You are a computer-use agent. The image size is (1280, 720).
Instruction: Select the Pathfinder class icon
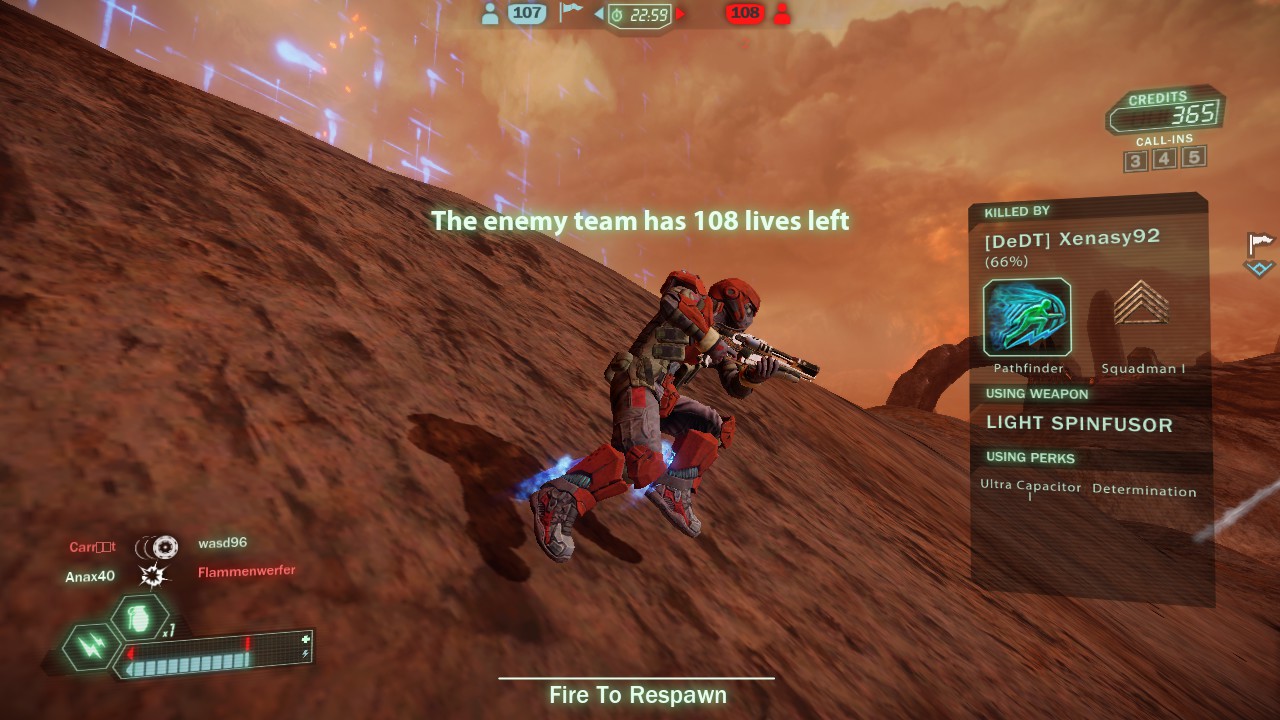click(1027, 318)
